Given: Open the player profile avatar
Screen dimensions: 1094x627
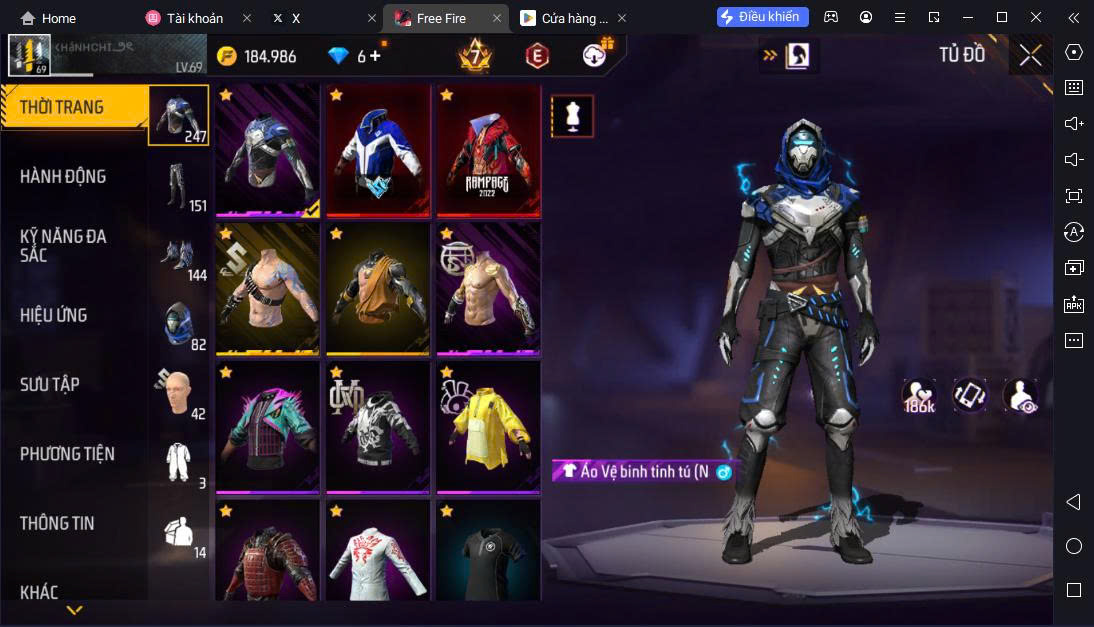Looking at the screenshot, I should pos(29,55).
